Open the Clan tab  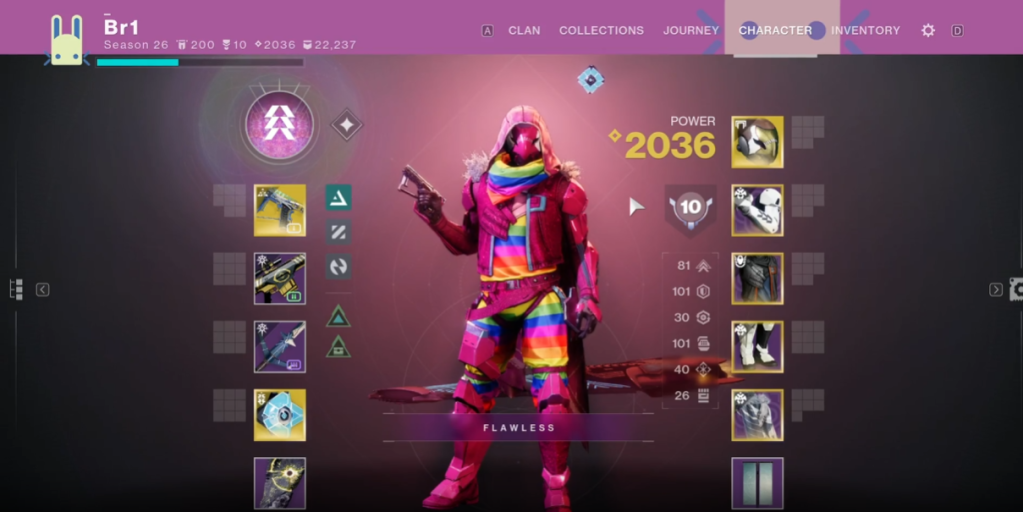[525, 30]
